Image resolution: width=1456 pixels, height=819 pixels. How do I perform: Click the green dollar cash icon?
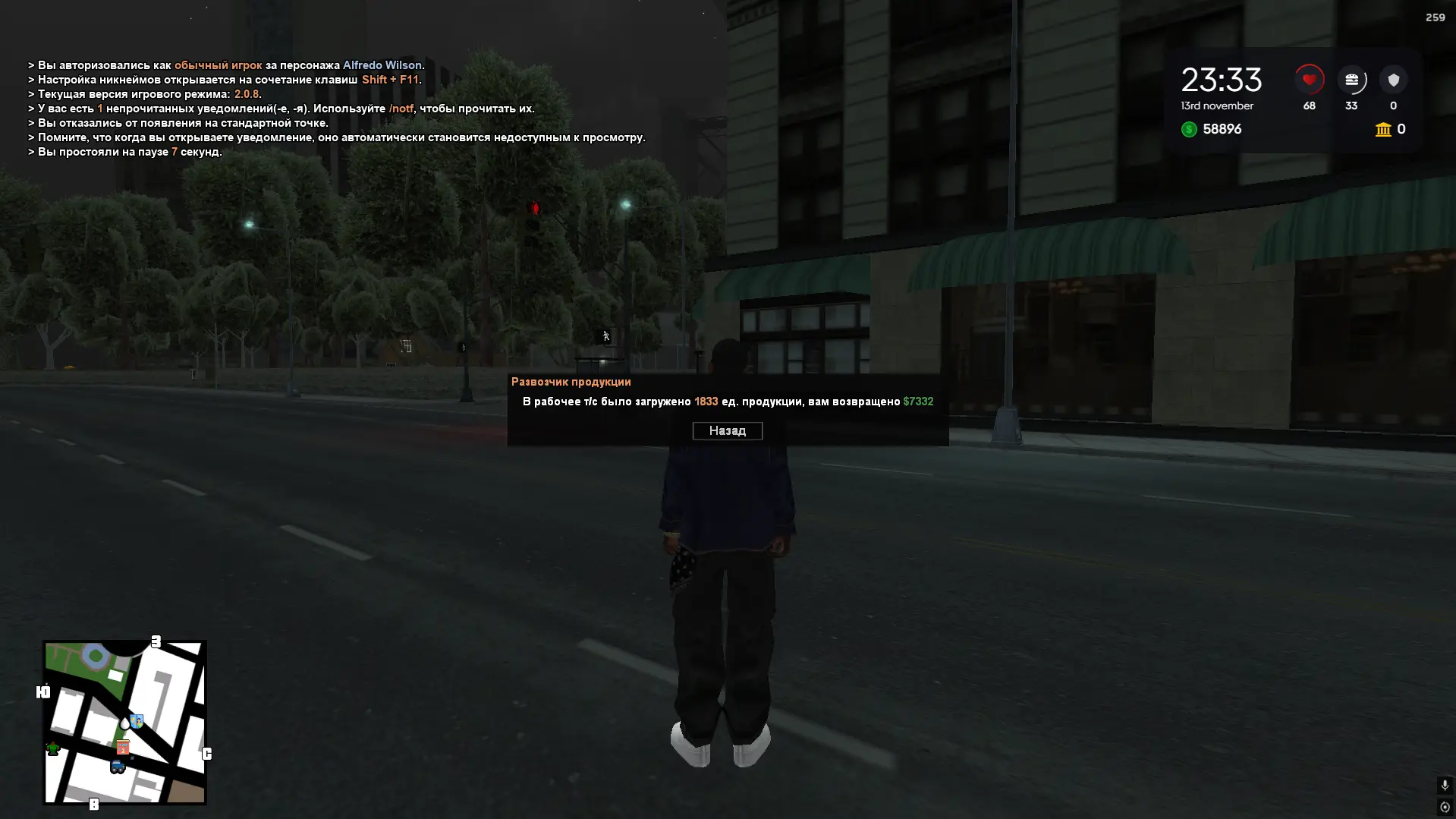pyautogui.click(x=1188, y=129)
